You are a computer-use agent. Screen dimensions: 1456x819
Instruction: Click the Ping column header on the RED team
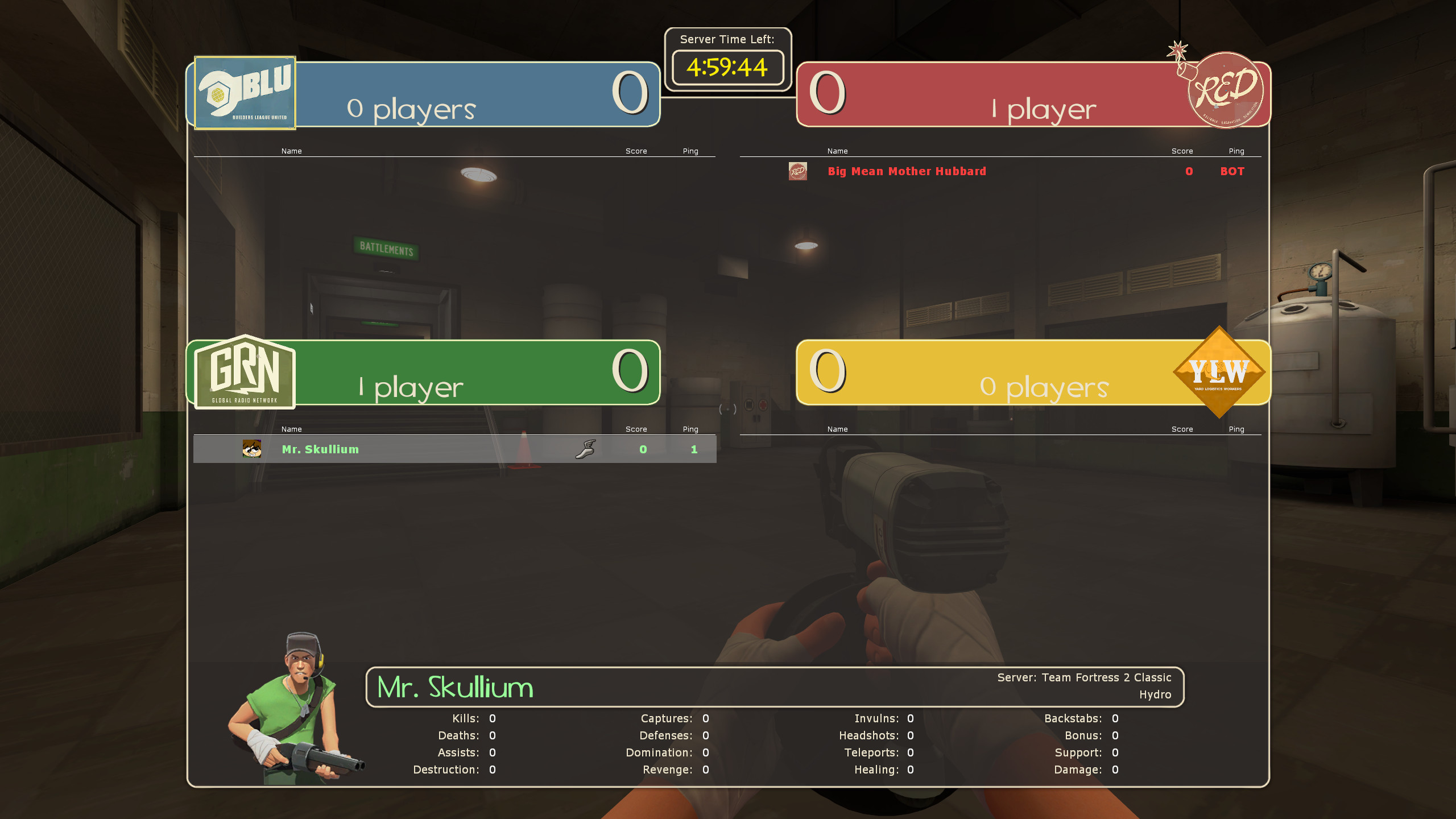[x=1237, y=151]
